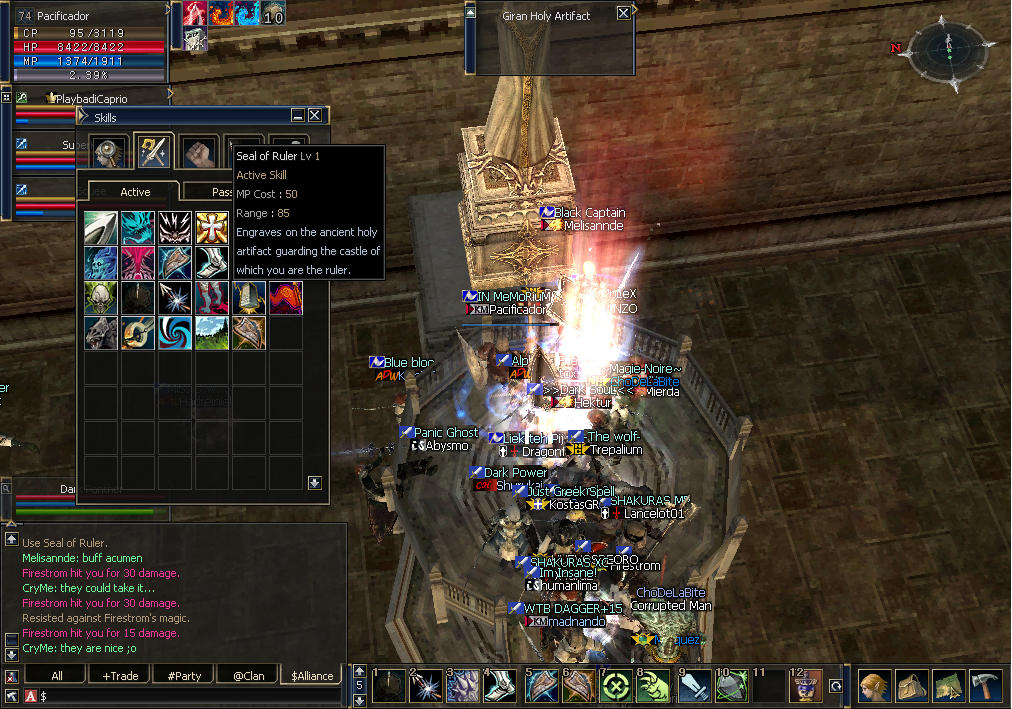The image size is (1012, 709).
Task: Show the @Clan chat tab
Action: coord(248,676)
